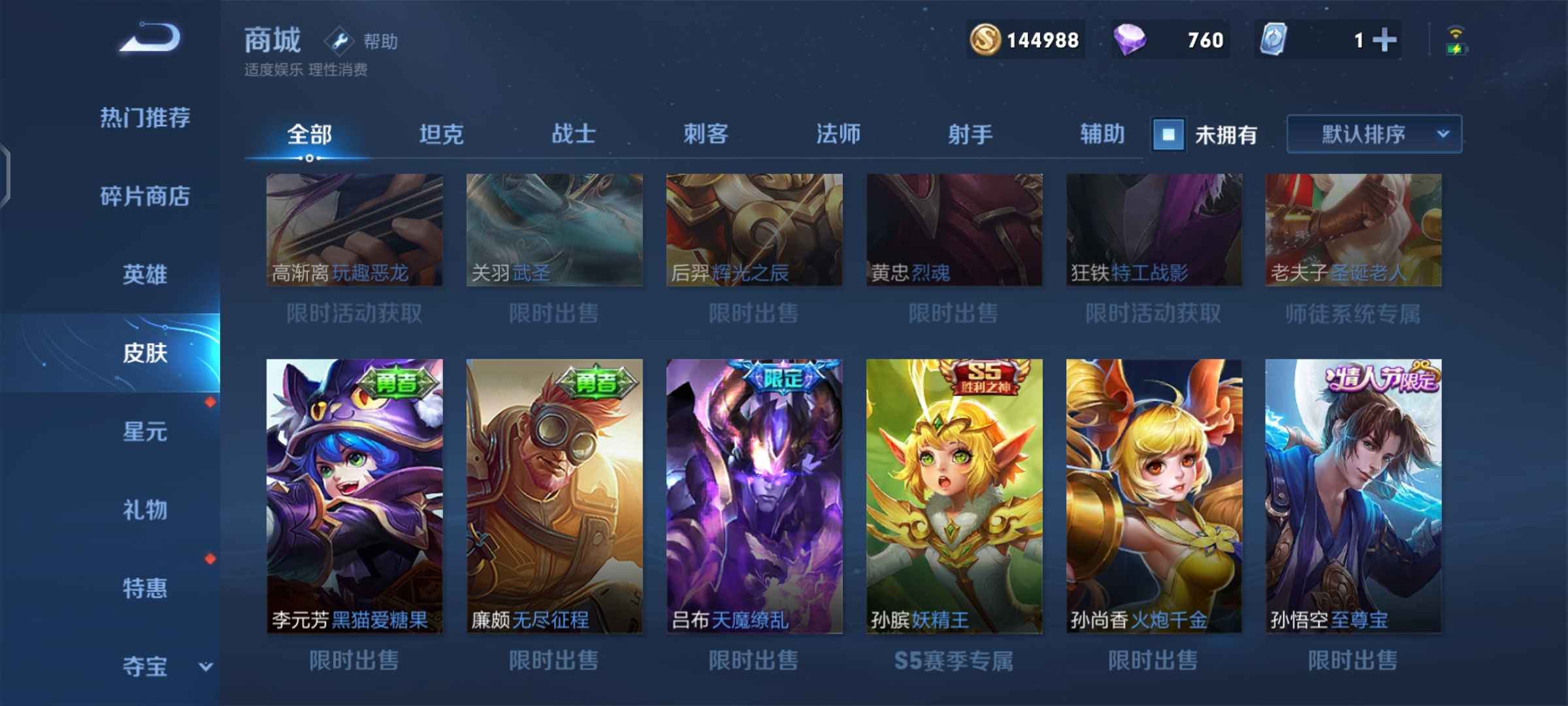
Task: Show only 刺客 skins
Action: coord(706,135)
